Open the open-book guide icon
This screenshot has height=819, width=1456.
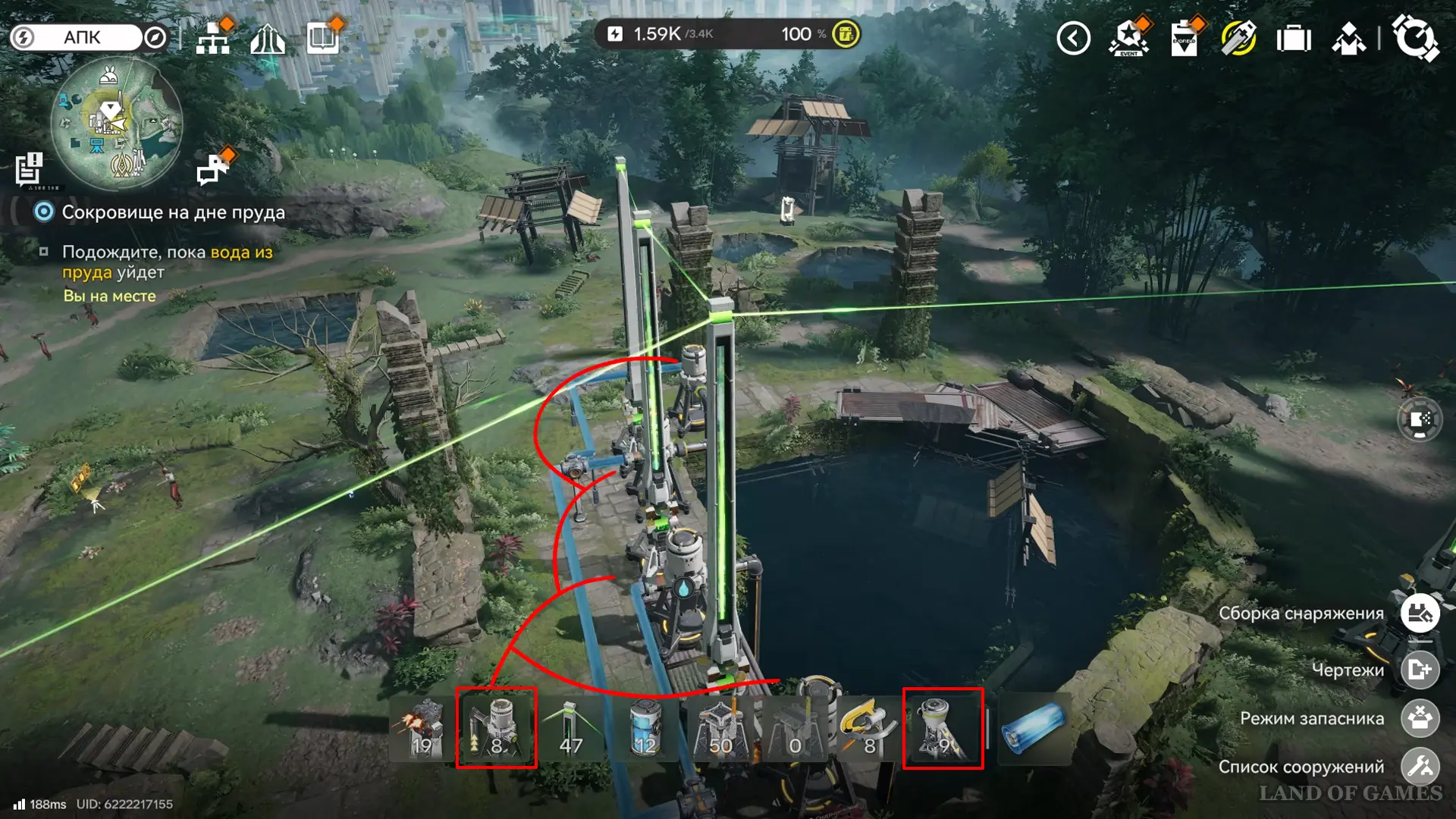coord(323,38)
